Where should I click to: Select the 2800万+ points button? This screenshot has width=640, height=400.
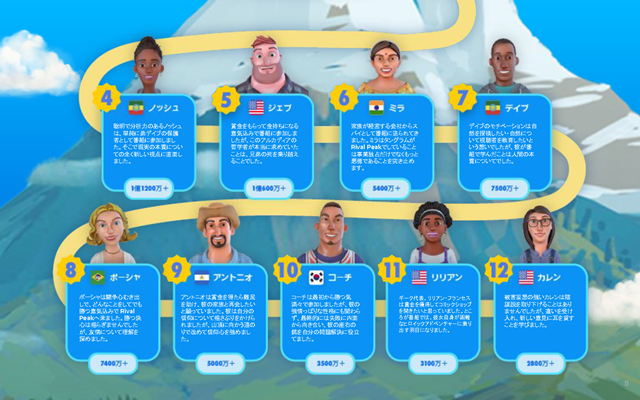click(540, 362)
